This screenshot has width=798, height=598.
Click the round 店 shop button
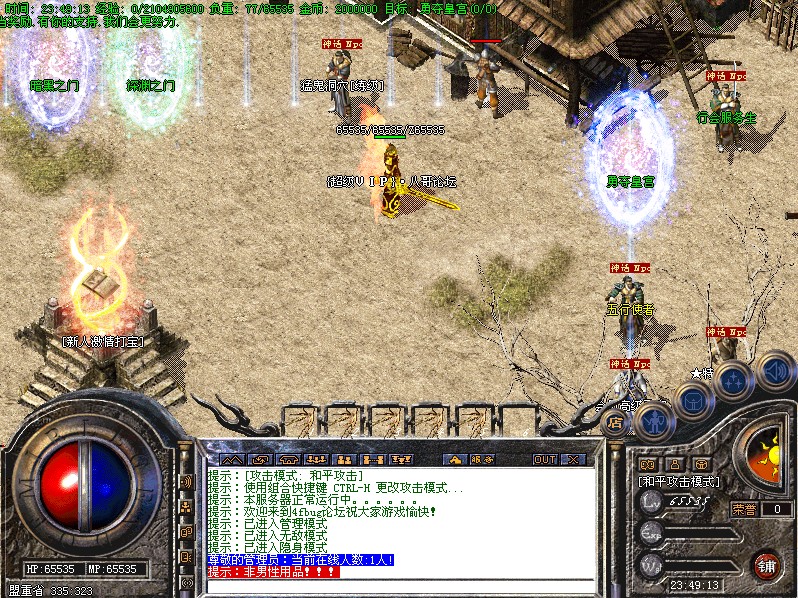point(616,423)
